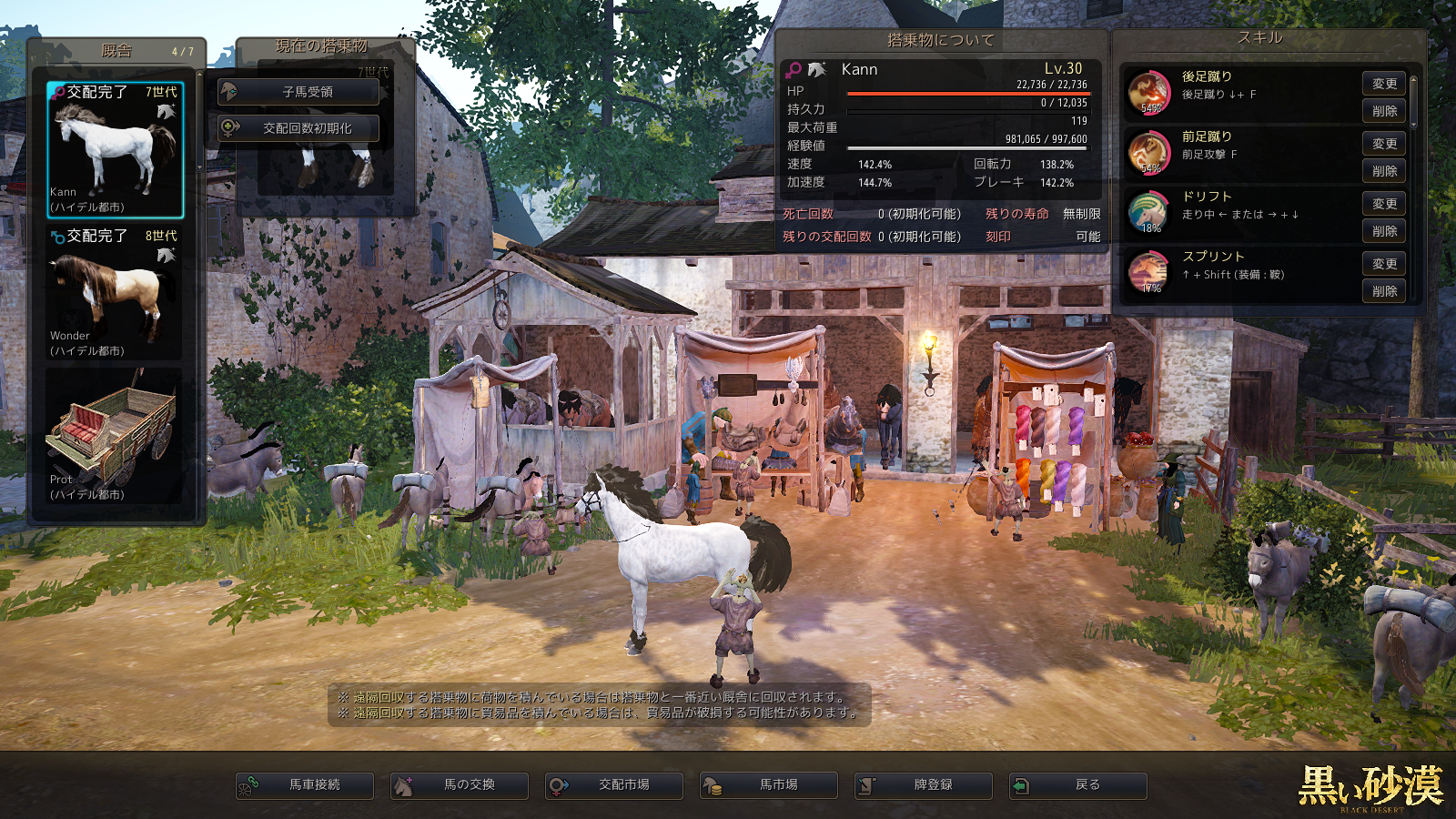Open the 馬の交換 horse exchange

pyautogui.click(x=460, y=785)
